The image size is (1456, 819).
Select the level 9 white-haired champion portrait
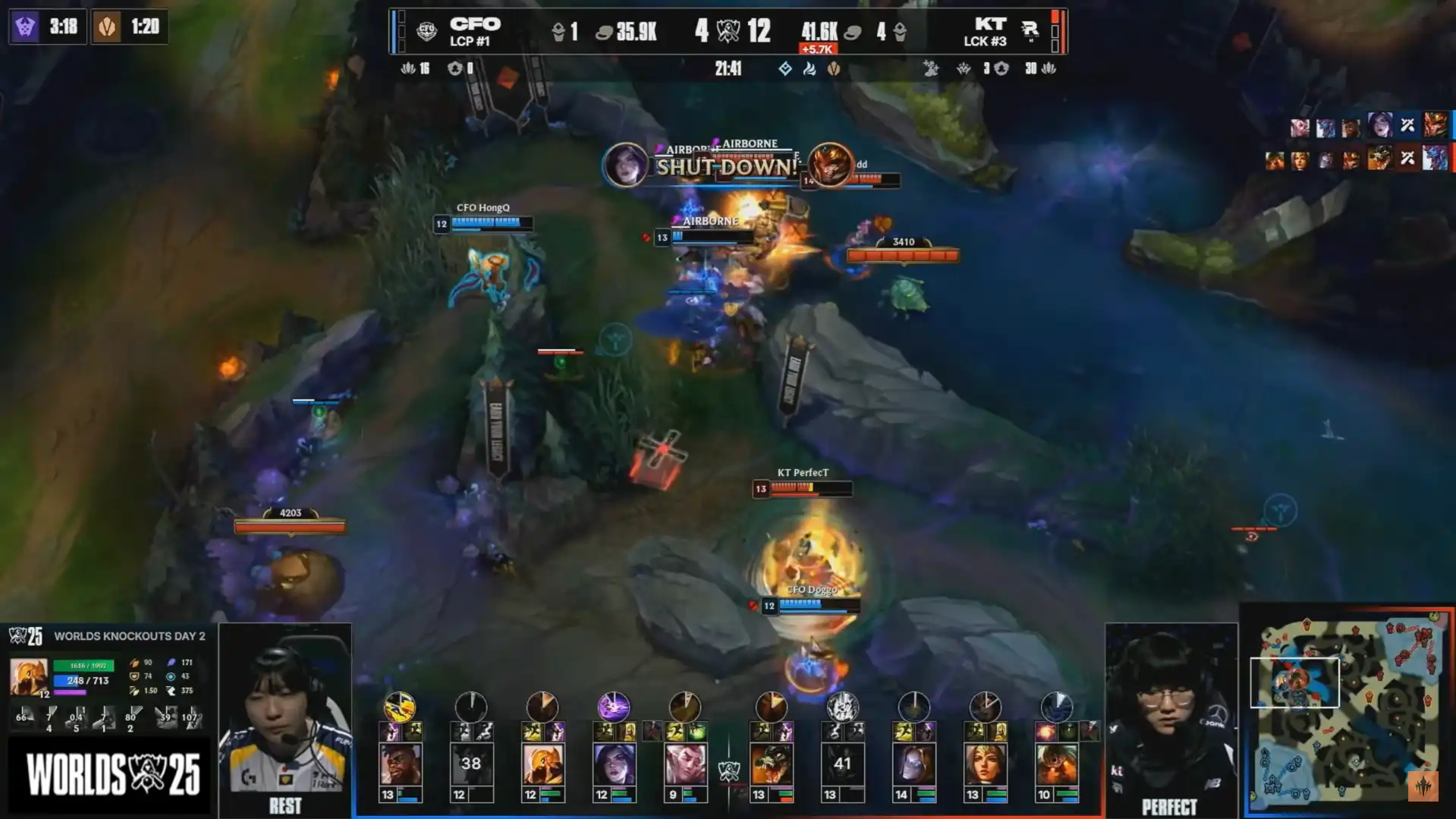685,764
